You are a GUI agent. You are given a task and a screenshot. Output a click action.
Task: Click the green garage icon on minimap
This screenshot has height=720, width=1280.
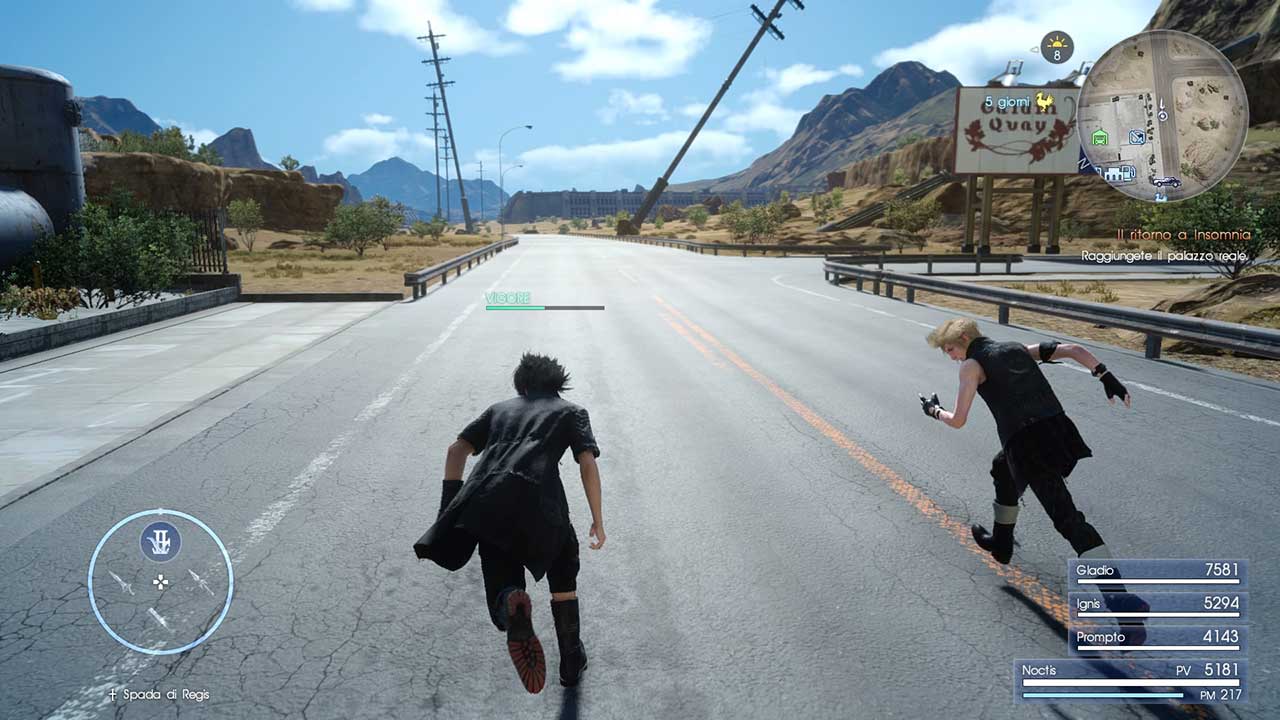[1101, 137]
